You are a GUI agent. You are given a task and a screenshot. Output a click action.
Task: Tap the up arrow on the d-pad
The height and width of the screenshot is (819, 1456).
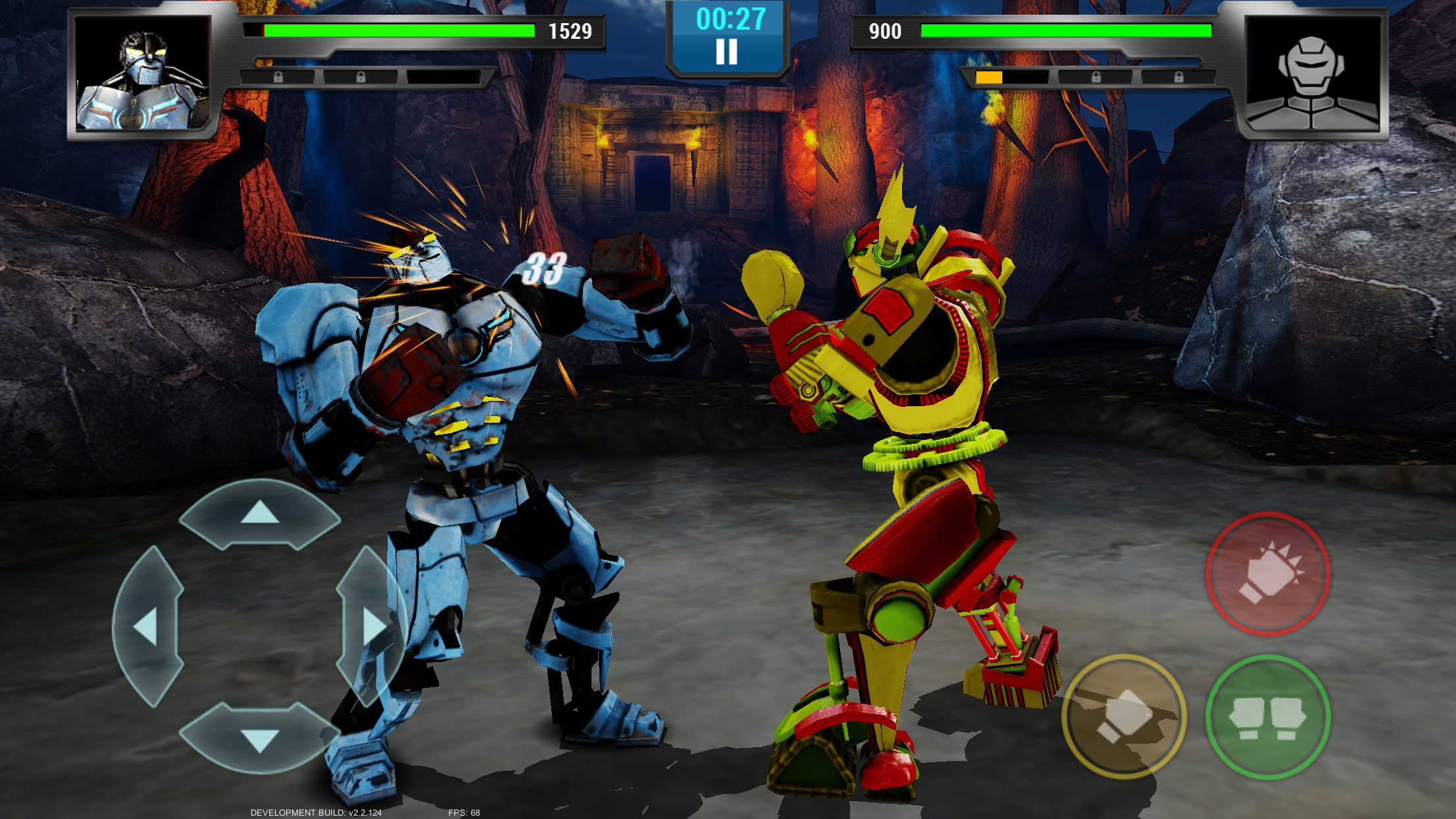coord(260,513)
